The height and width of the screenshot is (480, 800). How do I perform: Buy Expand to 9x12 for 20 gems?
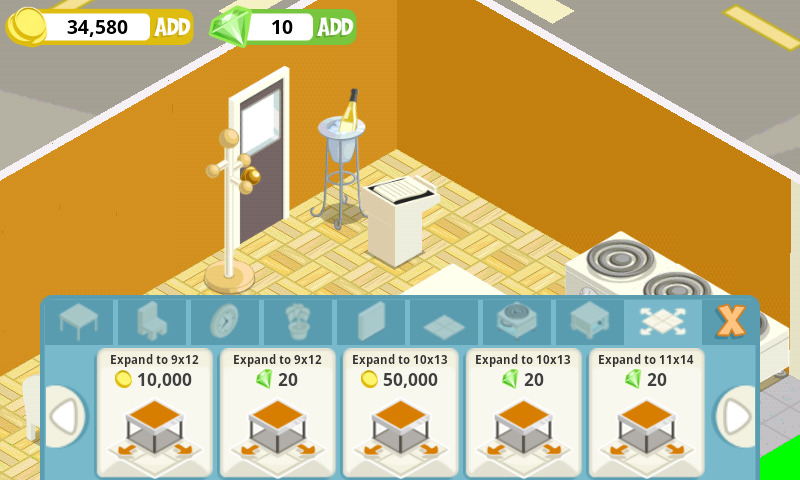click(277, 412)
